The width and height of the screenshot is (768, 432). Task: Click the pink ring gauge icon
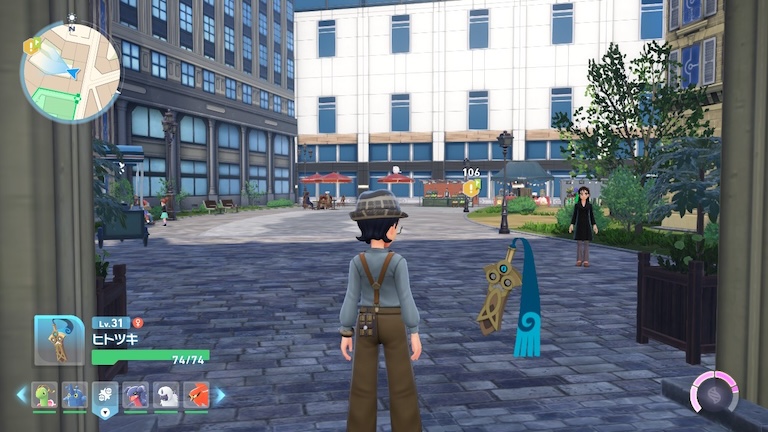click(x=714, y=391)
